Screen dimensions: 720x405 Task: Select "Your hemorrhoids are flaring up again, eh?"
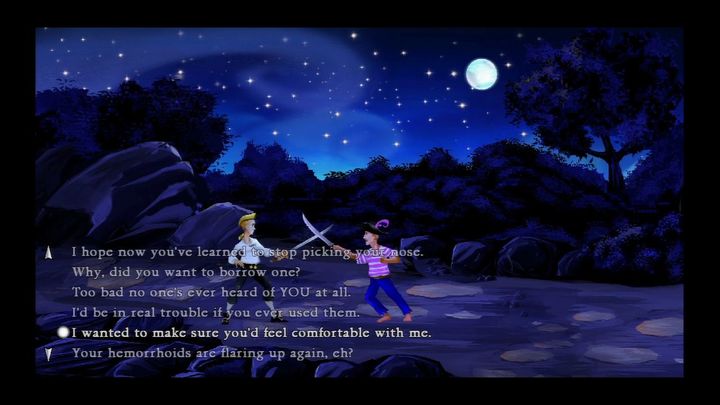[212, 353]
